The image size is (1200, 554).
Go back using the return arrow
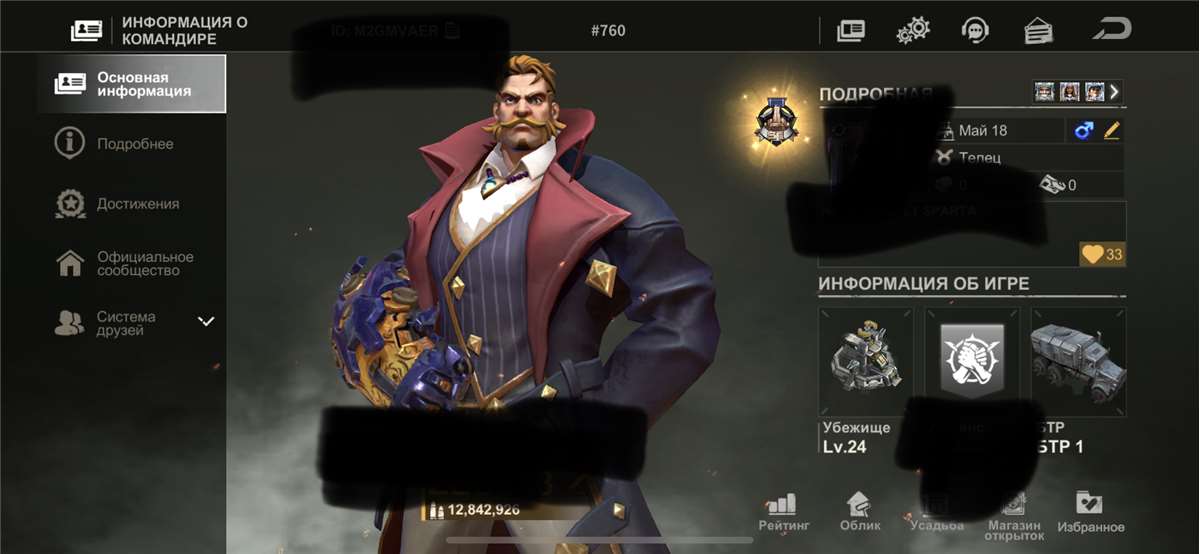[x=1111, y=30]
